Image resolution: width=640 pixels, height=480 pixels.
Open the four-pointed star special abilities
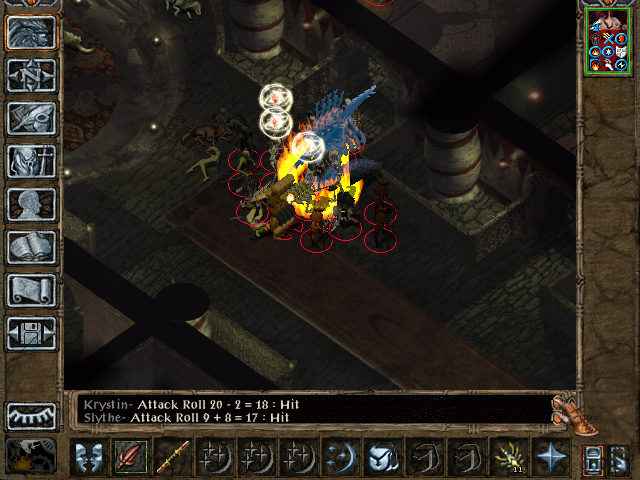[550, 457]
